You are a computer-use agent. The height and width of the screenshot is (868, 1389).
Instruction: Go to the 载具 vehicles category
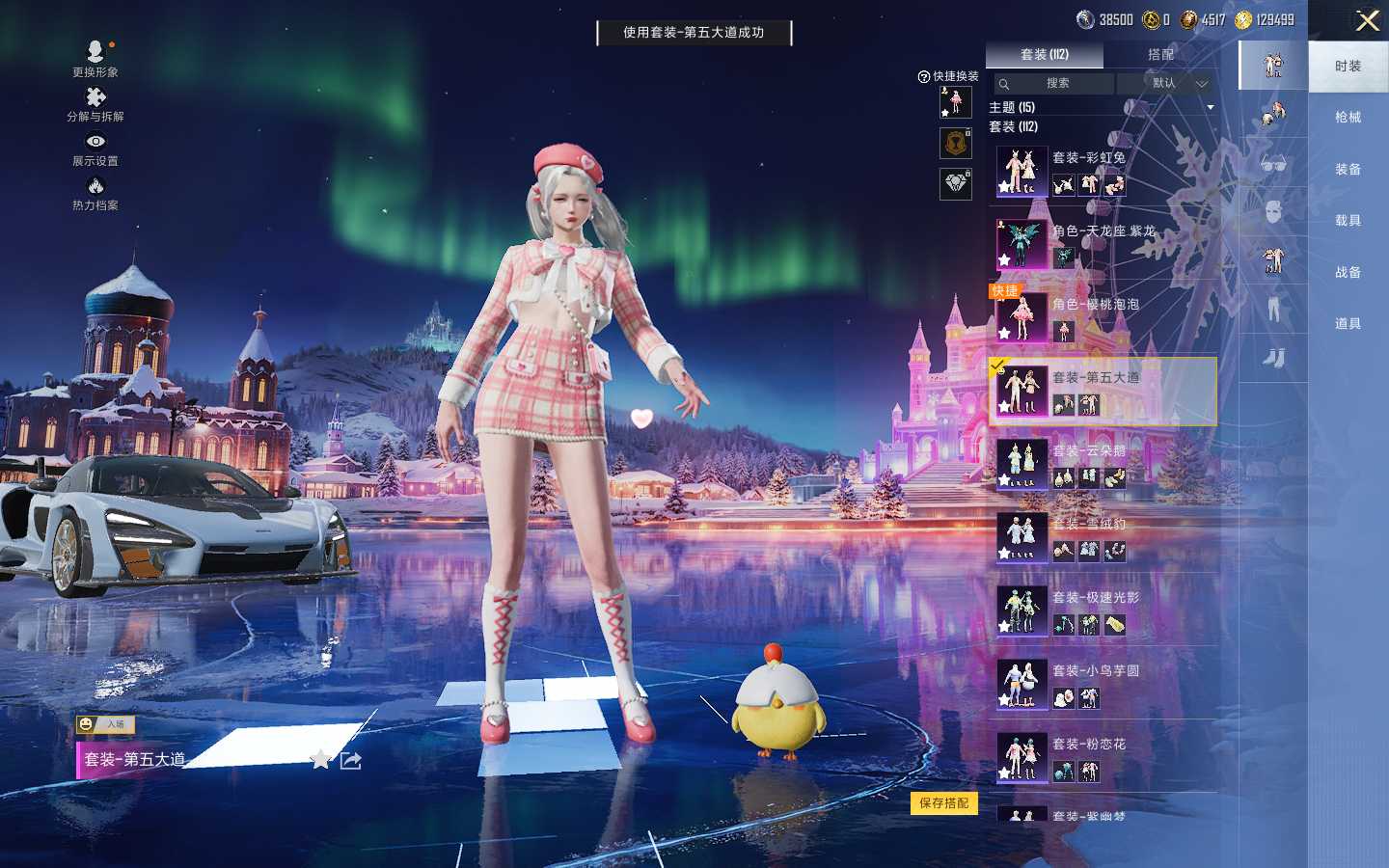pos(1348,221)
